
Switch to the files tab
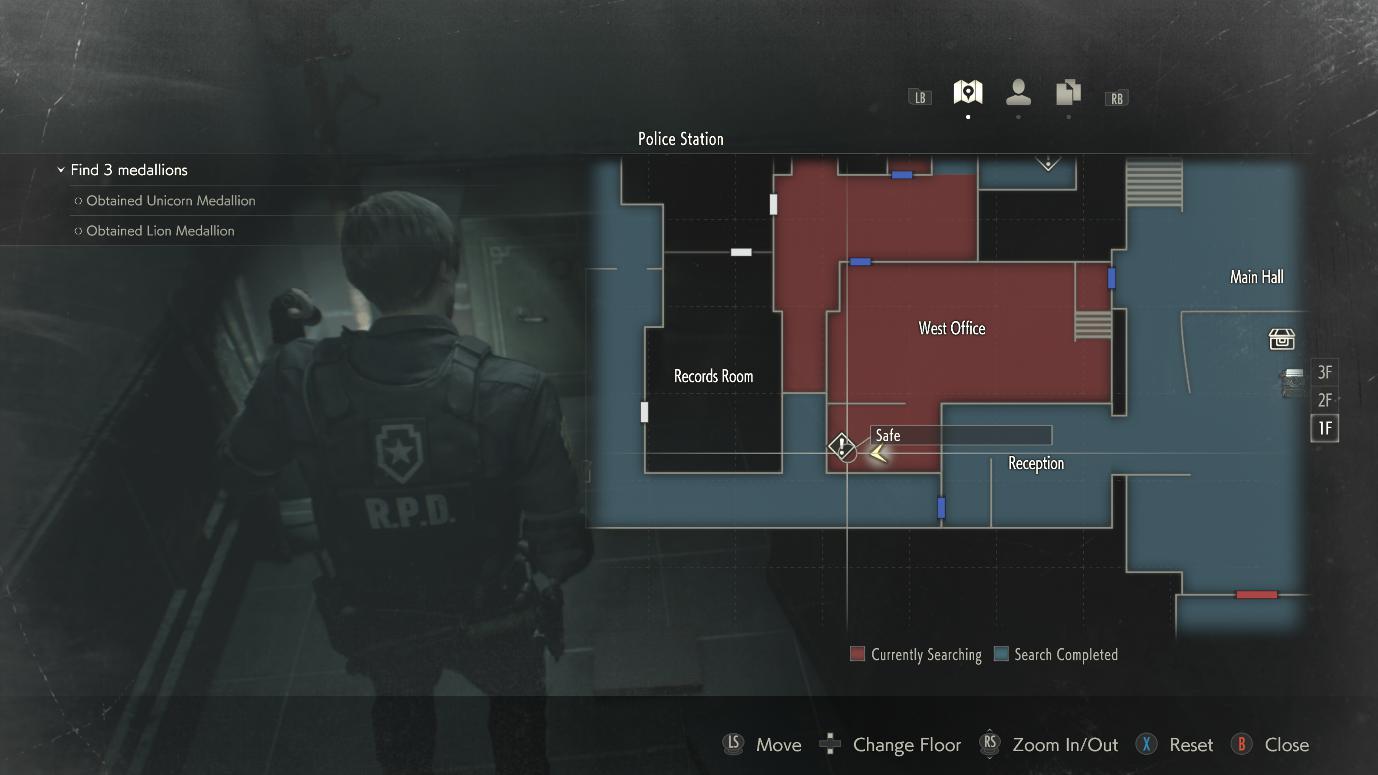click(x=1067, y=93)
